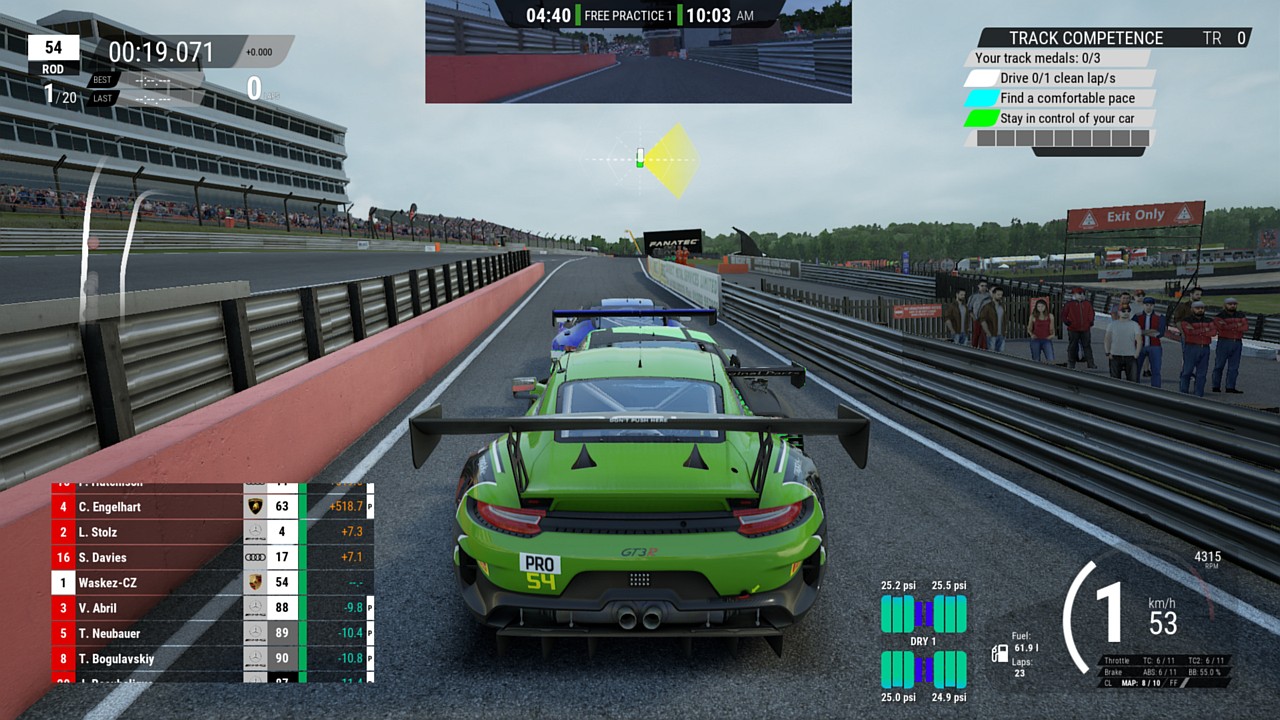
Task: Click the fuel pump icon
Action: pyautogui.click(x=999, y=654)
